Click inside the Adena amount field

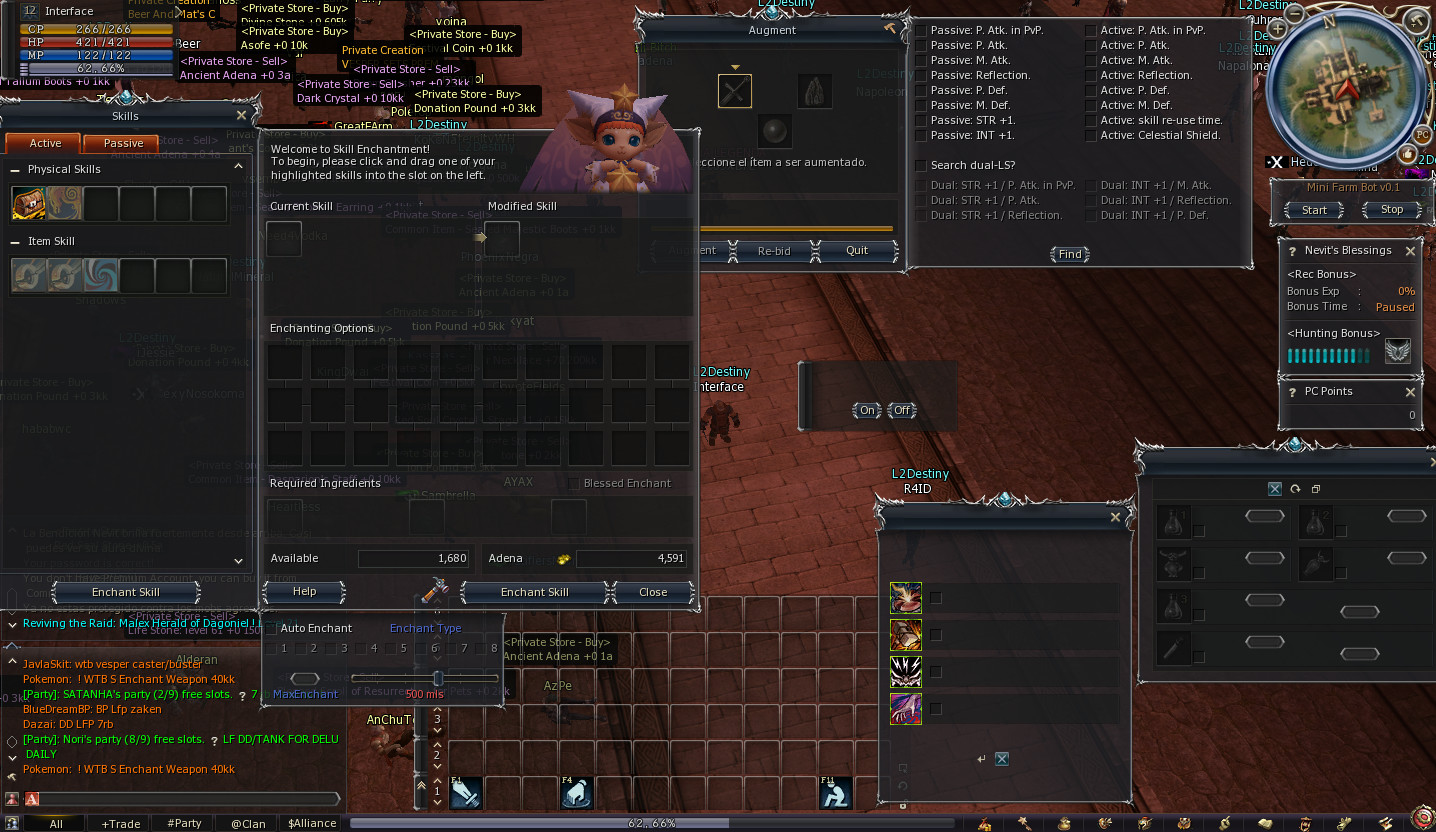point(630,558)
